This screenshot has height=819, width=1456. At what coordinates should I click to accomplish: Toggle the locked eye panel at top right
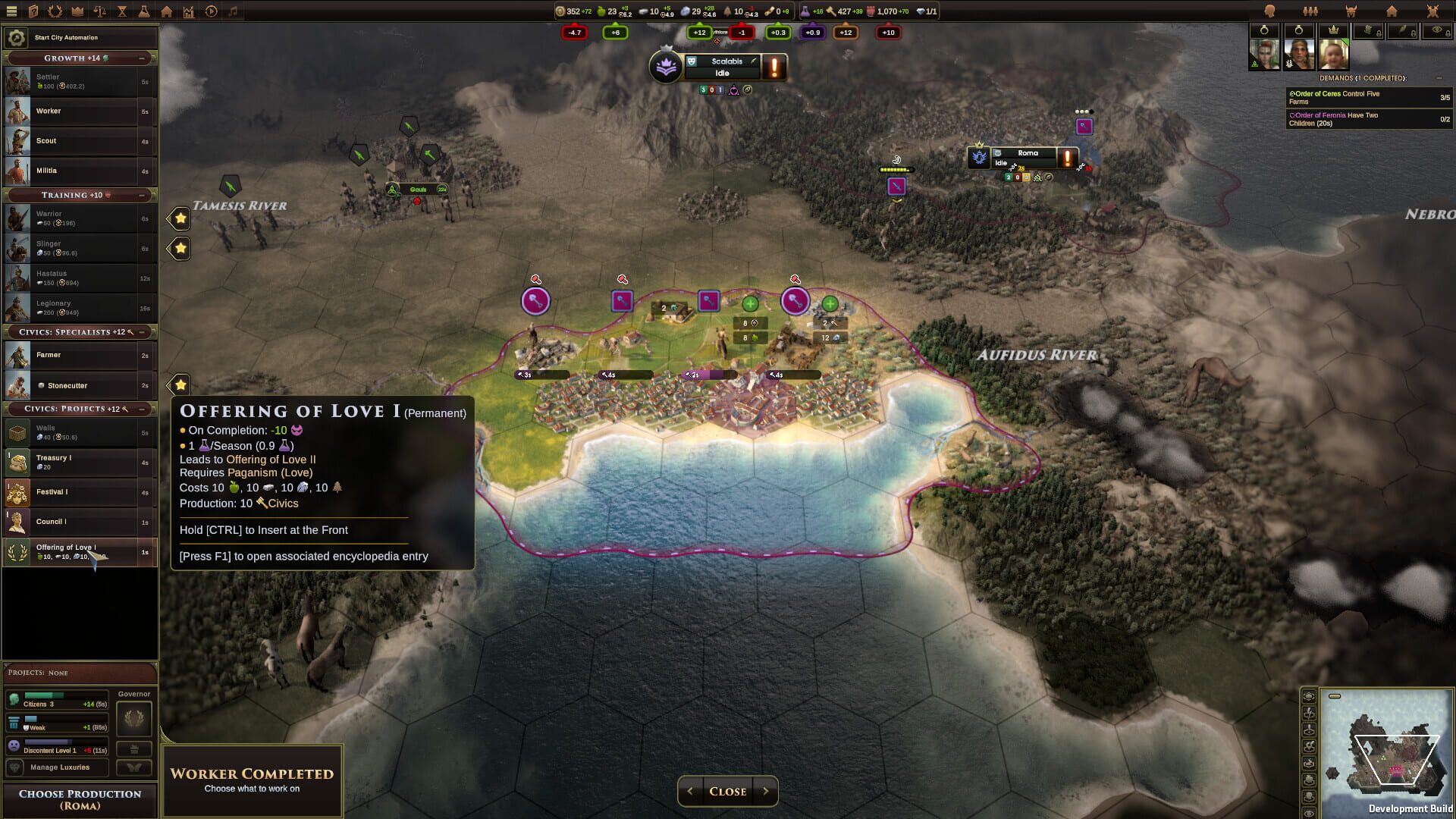tap(1437, 32)
